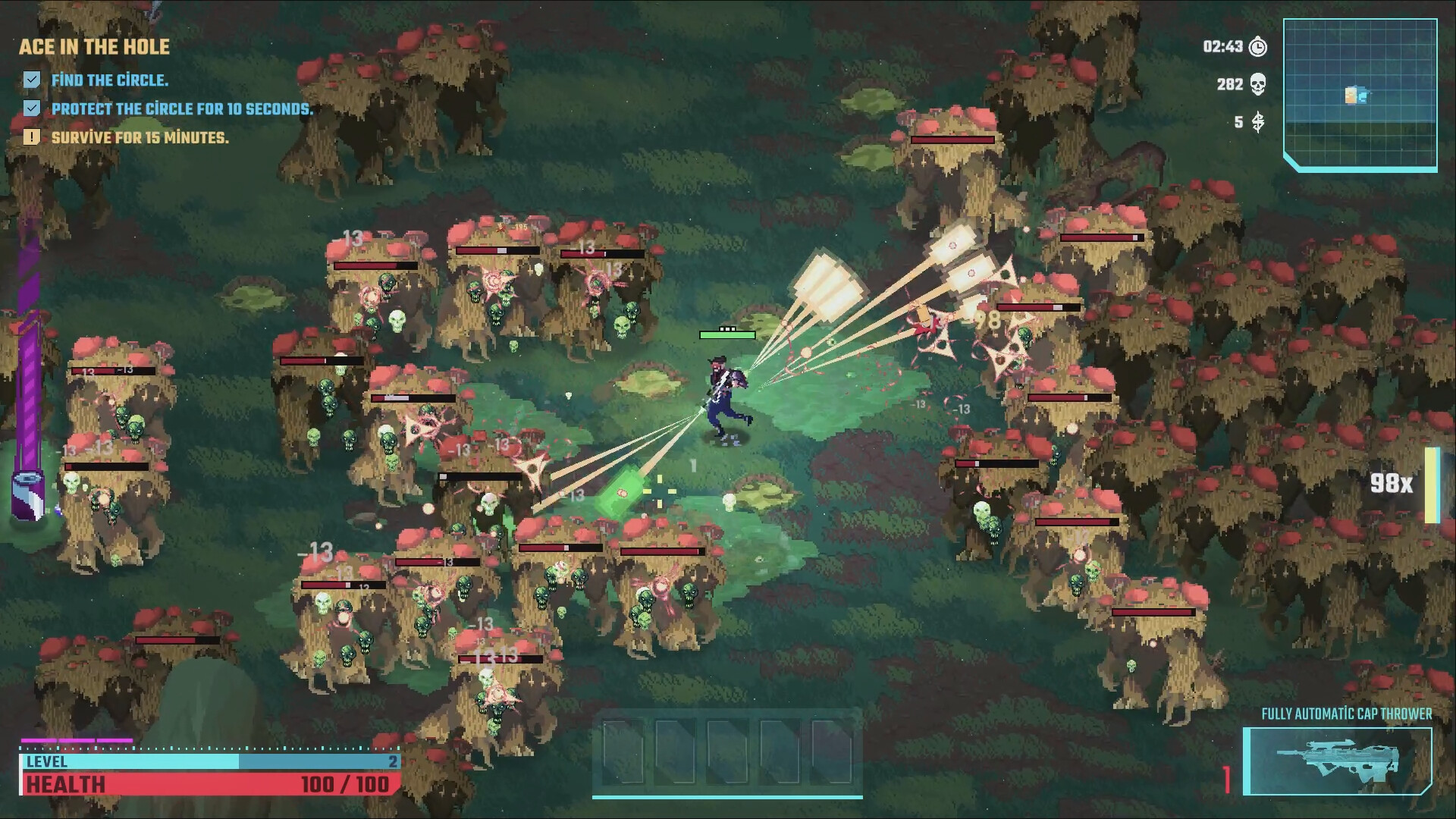1456x819 pixels.
Task: Click the checked box next to completed circle objective
Action: click(x=31, y=78)
